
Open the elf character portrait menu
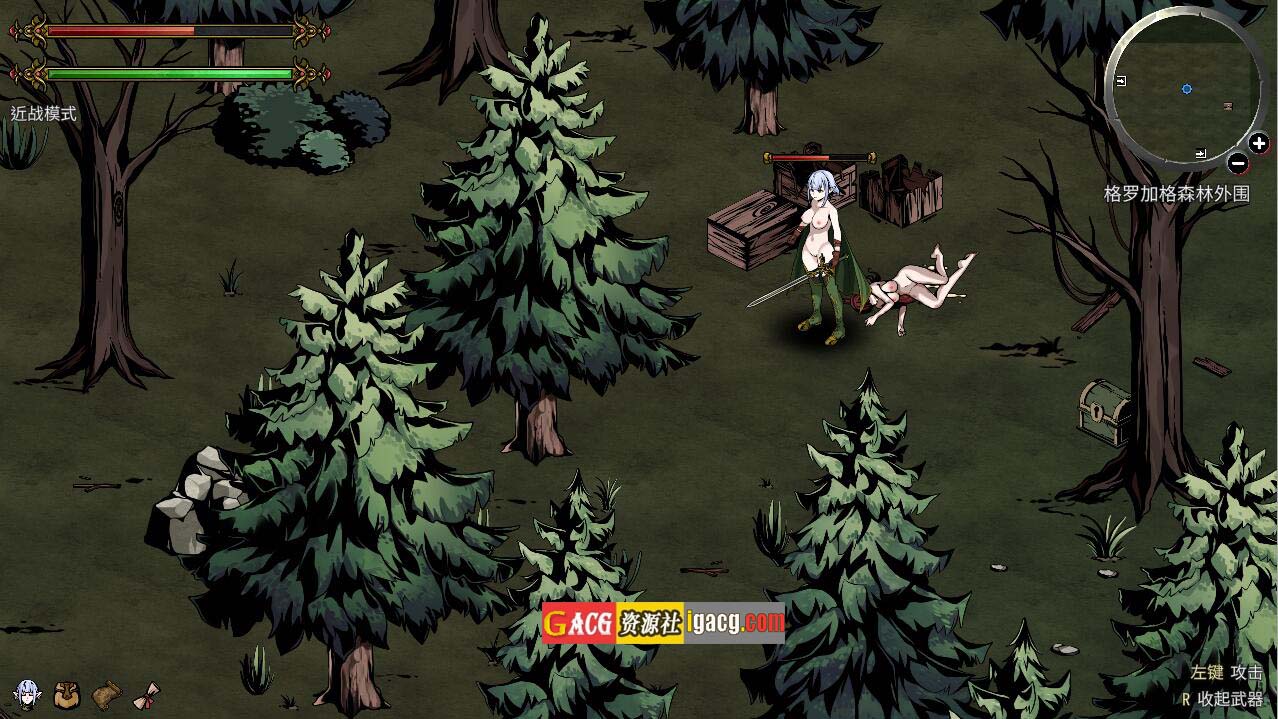point(27,693)
